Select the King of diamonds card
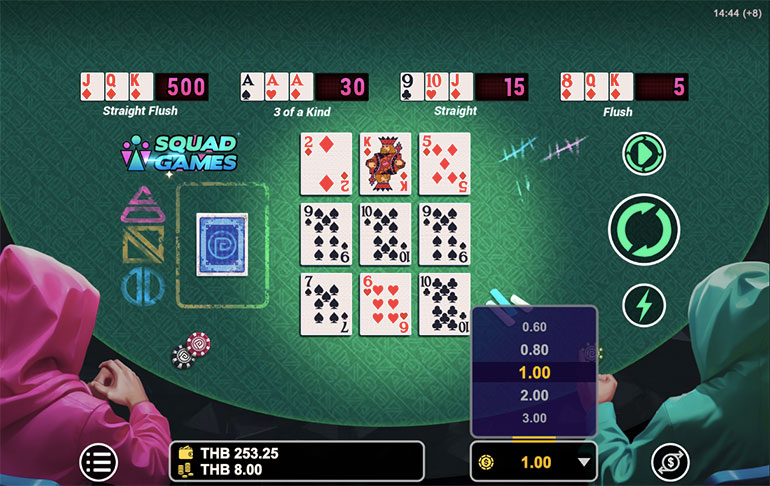This screenshot has height=486, width=770. coord(385,163)
